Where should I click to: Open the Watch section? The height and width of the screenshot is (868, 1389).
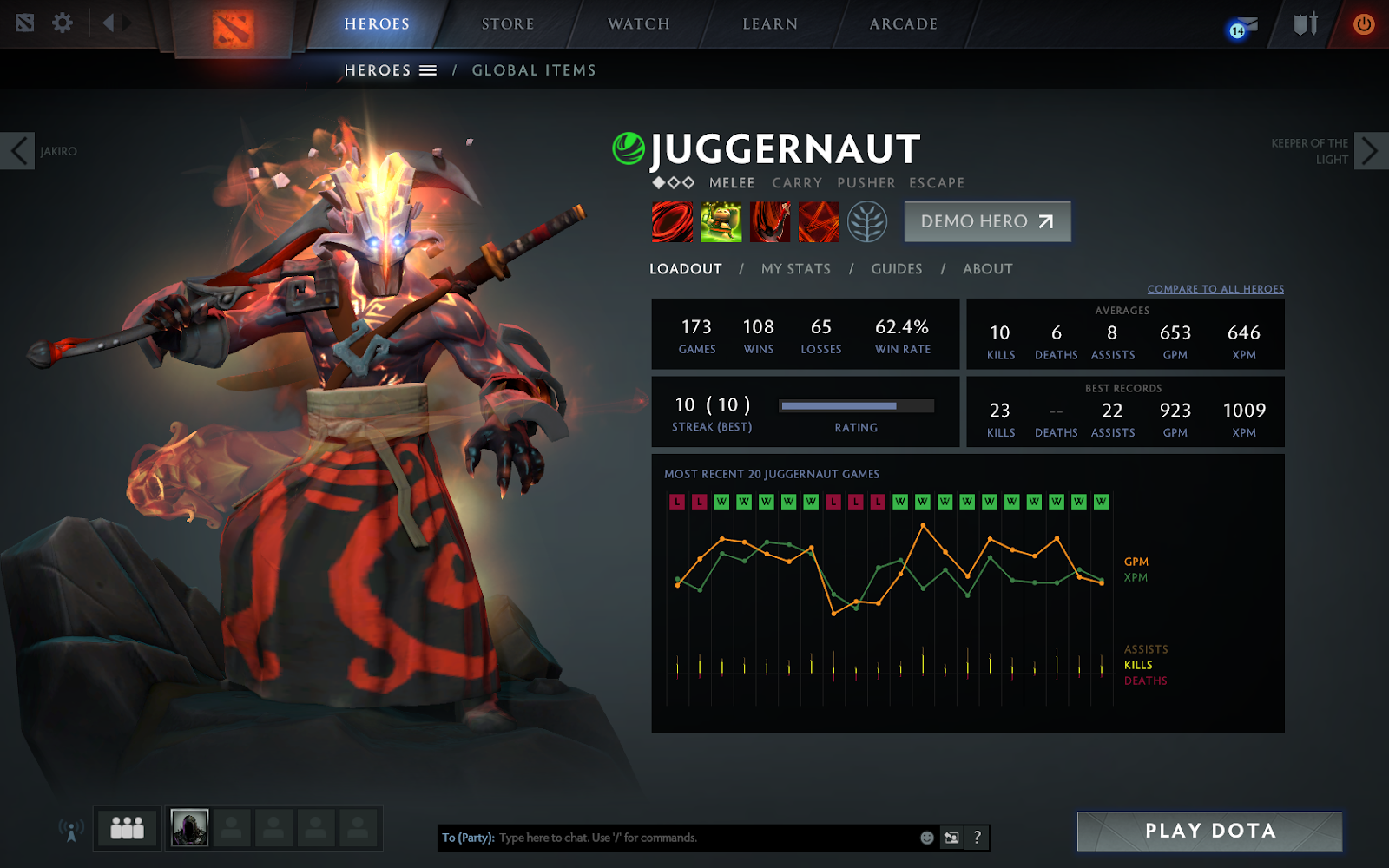tap(638, 24)
